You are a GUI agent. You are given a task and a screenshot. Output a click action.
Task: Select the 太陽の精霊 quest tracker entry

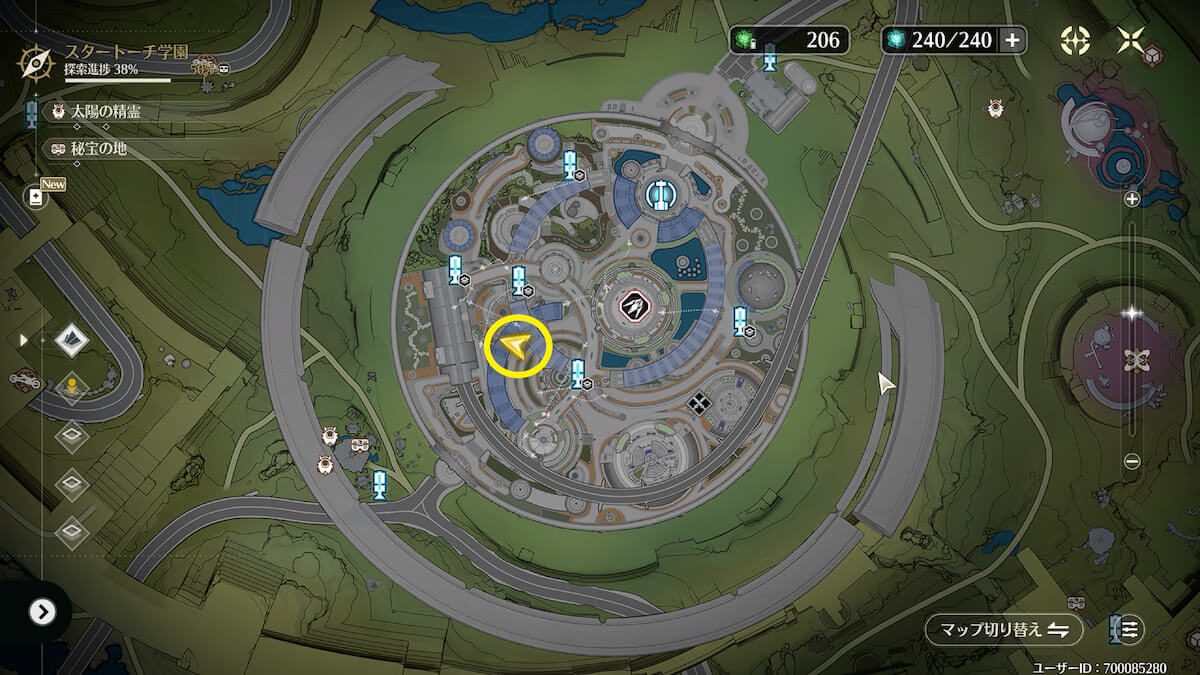(x=105, y=111)
